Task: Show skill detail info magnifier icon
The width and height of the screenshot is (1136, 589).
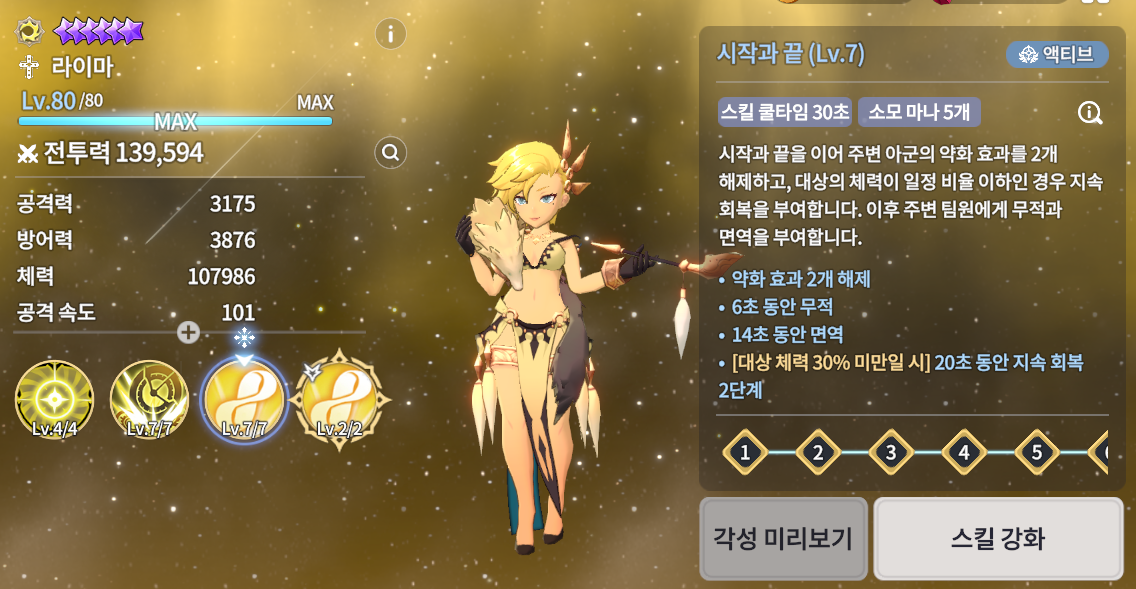Action: (1090, 112)
